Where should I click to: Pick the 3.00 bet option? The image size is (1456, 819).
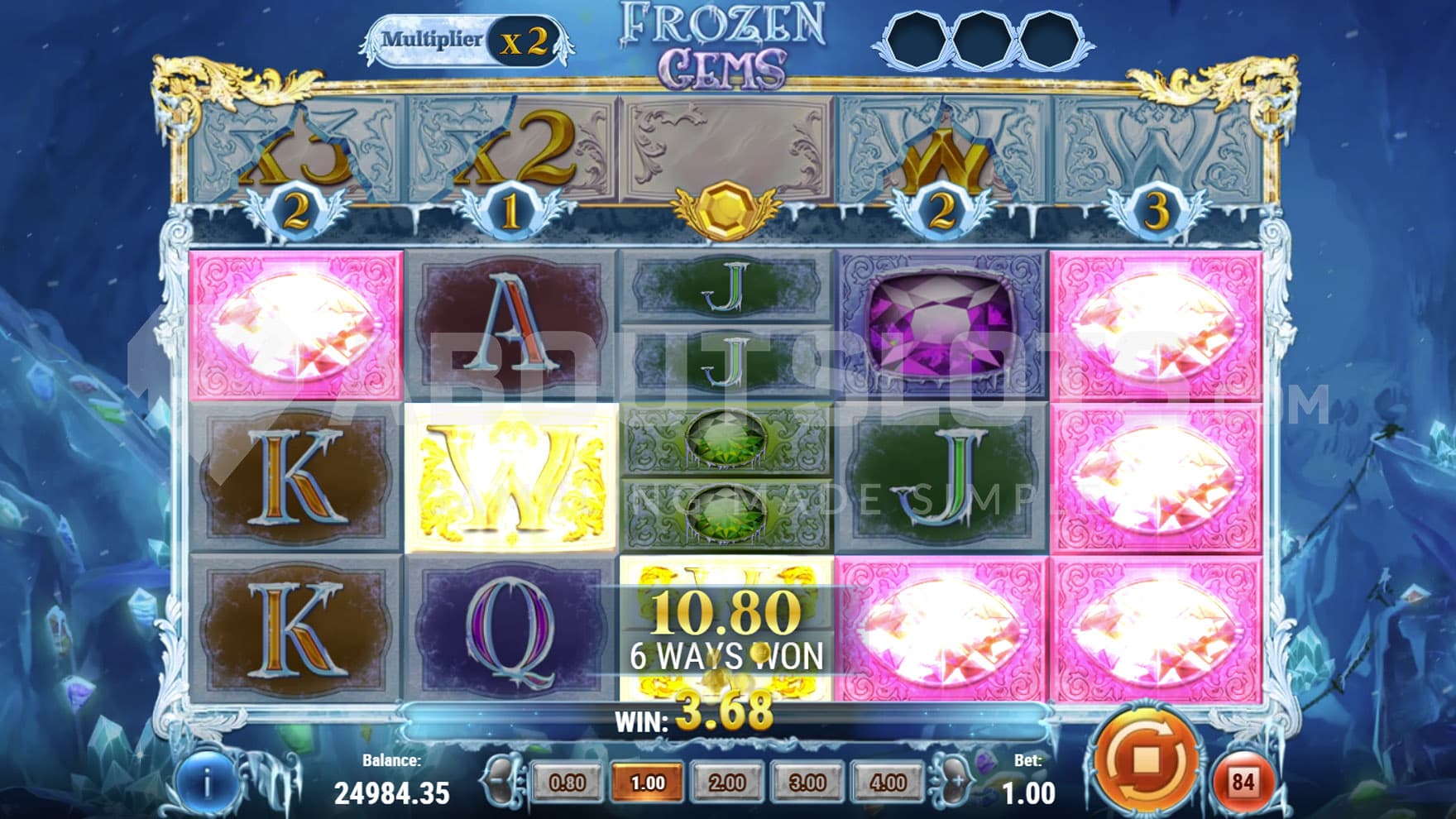tap(807, 783)
